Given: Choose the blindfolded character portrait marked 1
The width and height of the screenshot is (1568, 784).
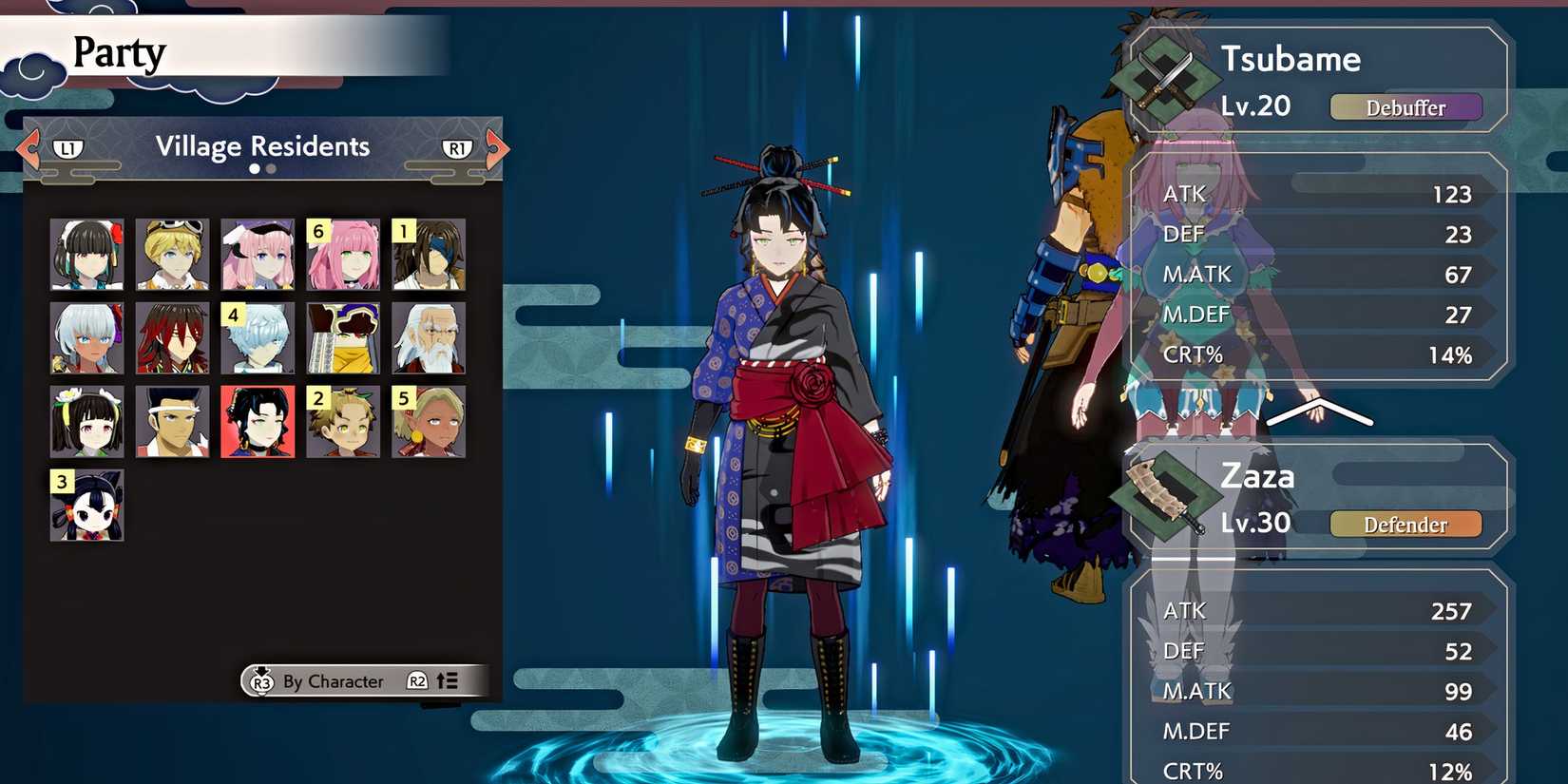Looking at the screenshot, I should point(428,254).
